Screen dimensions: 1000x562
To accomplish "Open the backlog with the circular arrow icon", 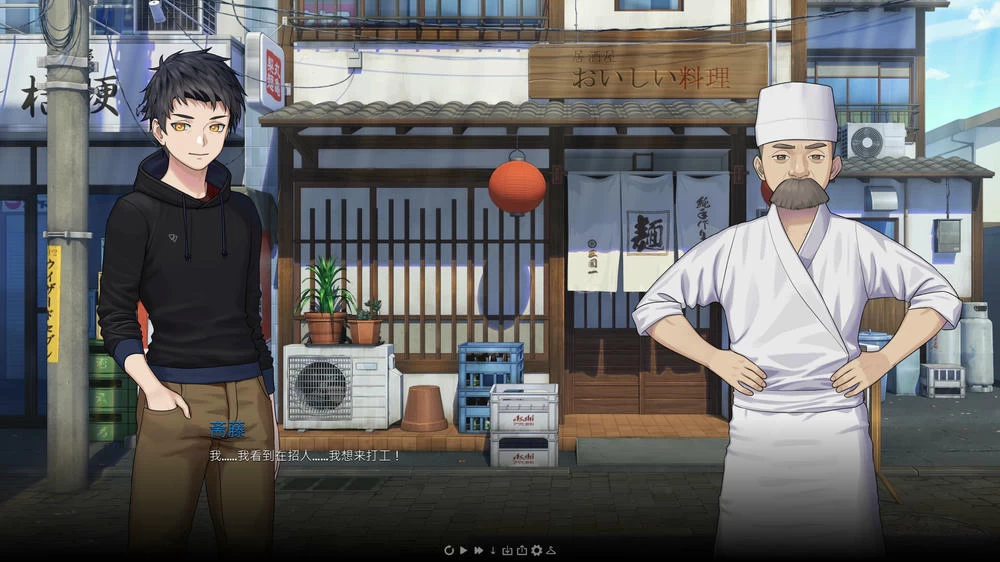I will [449, 550].
